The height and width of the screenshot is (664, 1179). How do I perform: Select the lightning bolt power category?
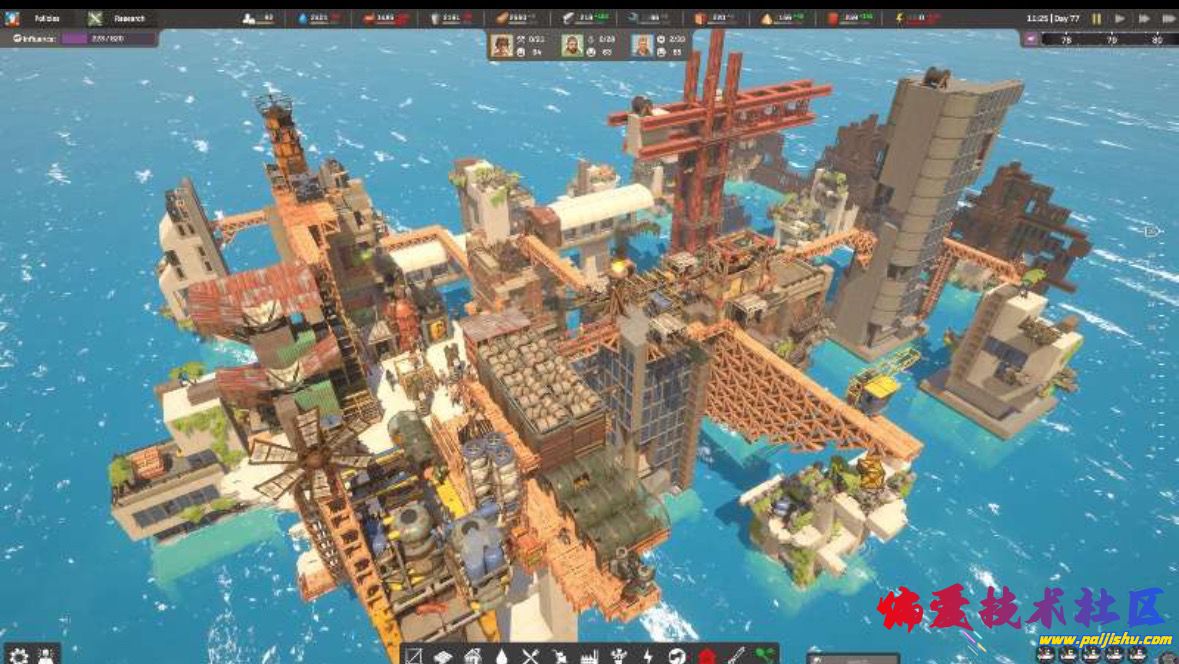coord(647,657)
